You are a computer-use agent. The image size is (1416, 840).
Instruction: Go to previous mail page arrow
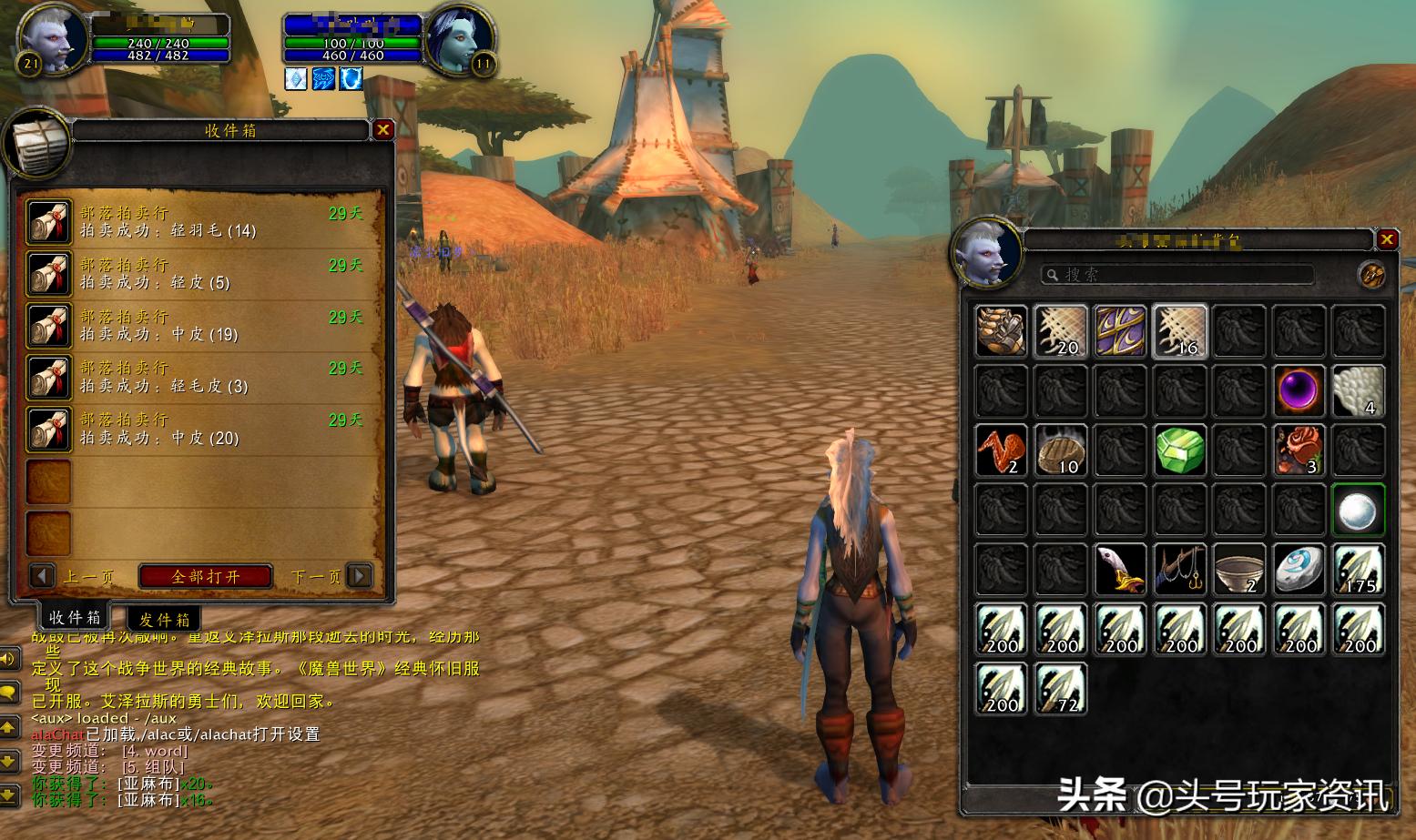pos(41,576)
